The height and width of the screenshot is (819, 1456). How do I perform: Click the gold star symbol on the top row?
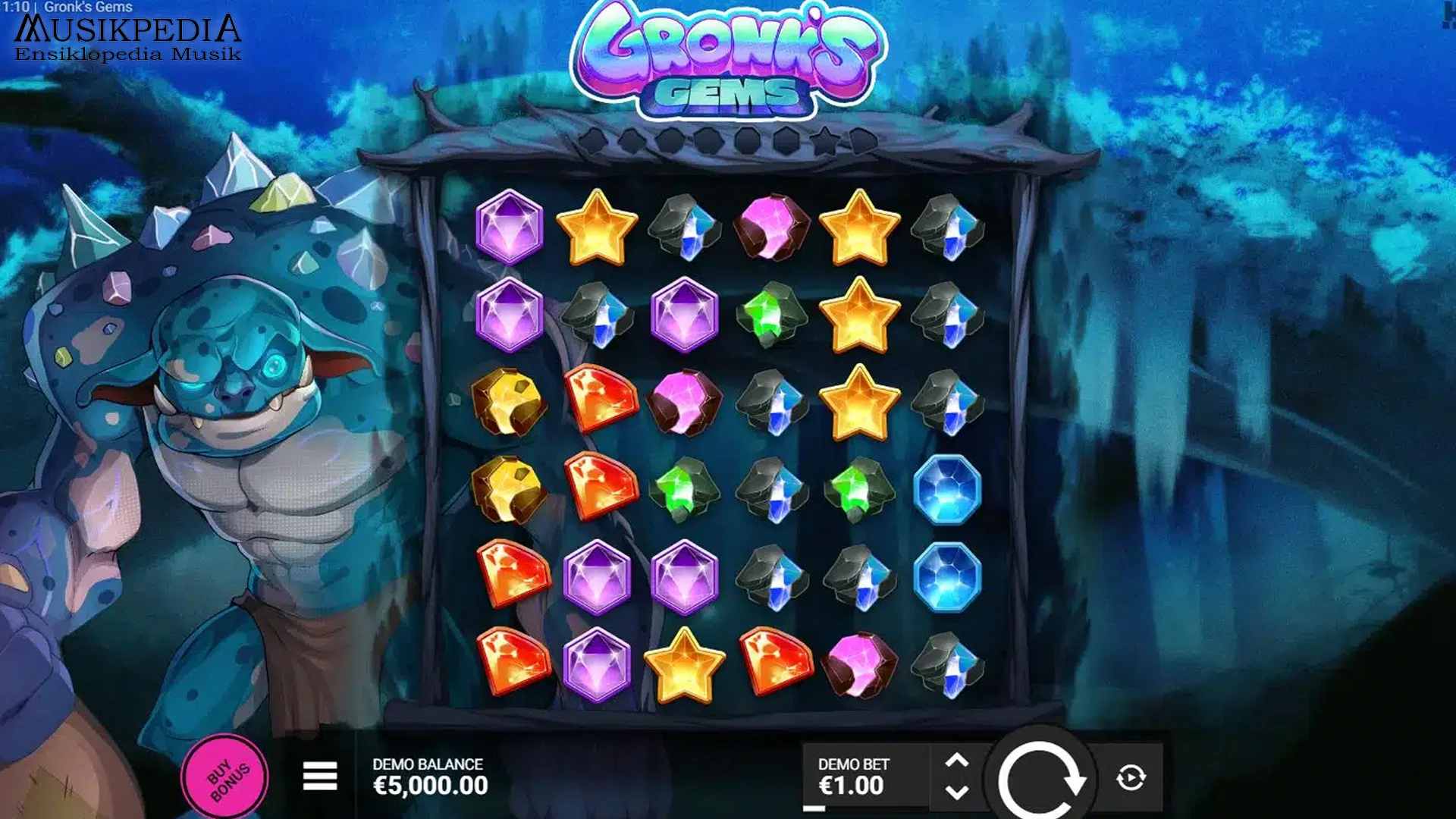point(598,229)
